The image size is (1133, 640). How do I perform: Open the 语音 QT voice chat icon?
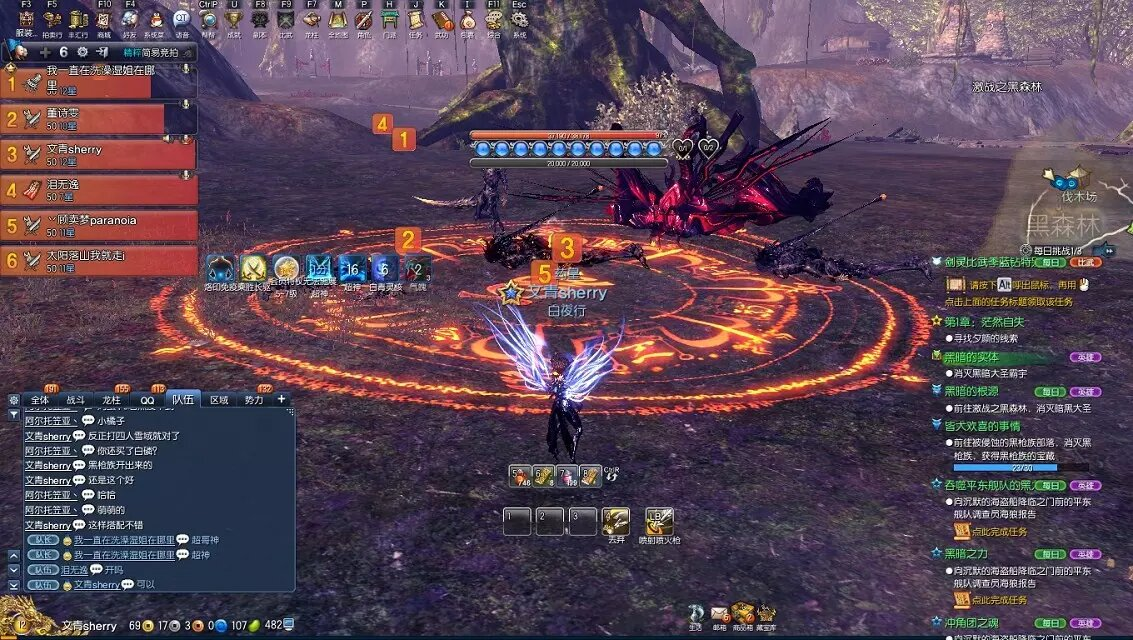click(181, 21)
